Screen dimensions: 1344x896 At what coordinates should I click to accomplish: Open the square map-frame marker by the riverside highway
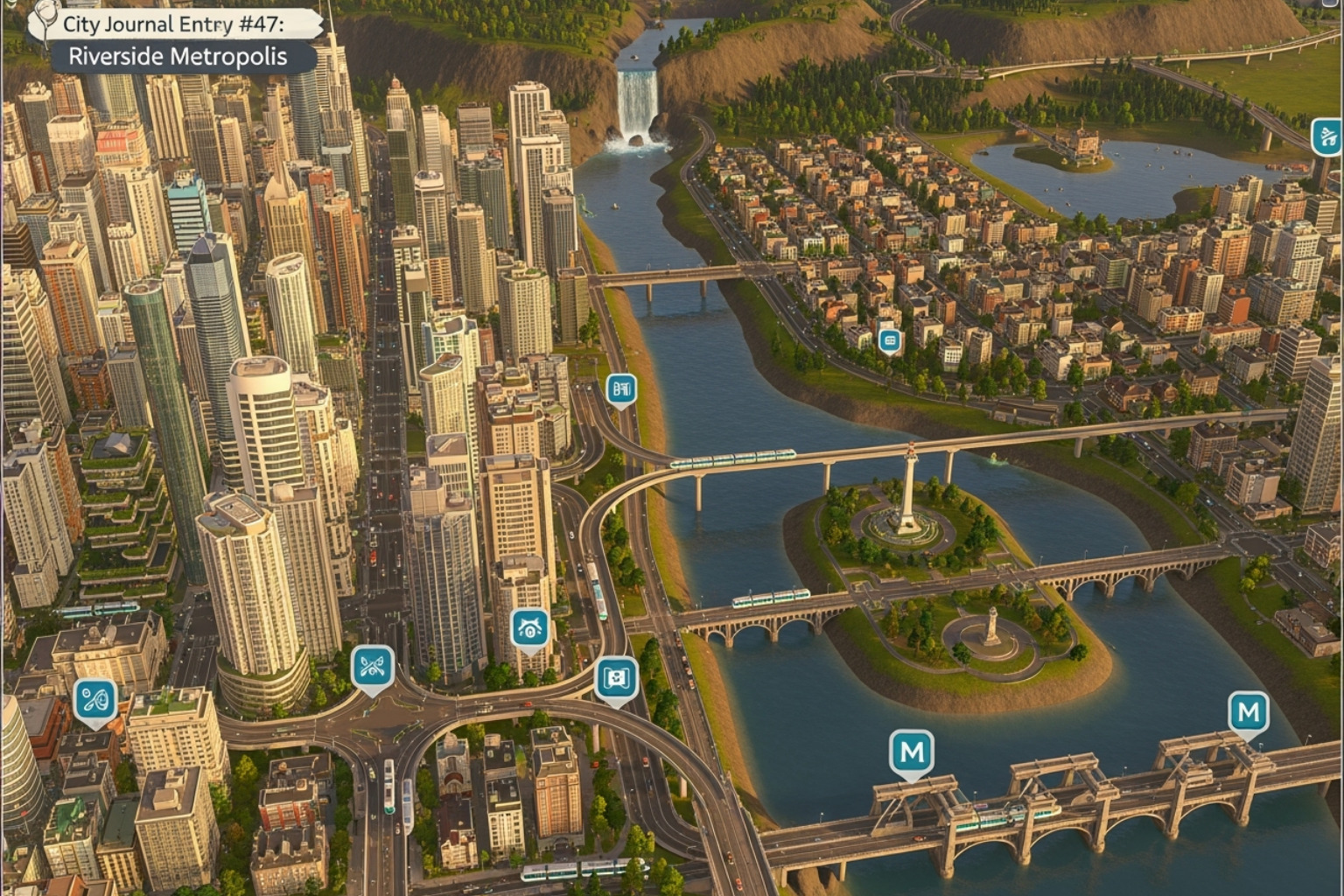point(616,679)
